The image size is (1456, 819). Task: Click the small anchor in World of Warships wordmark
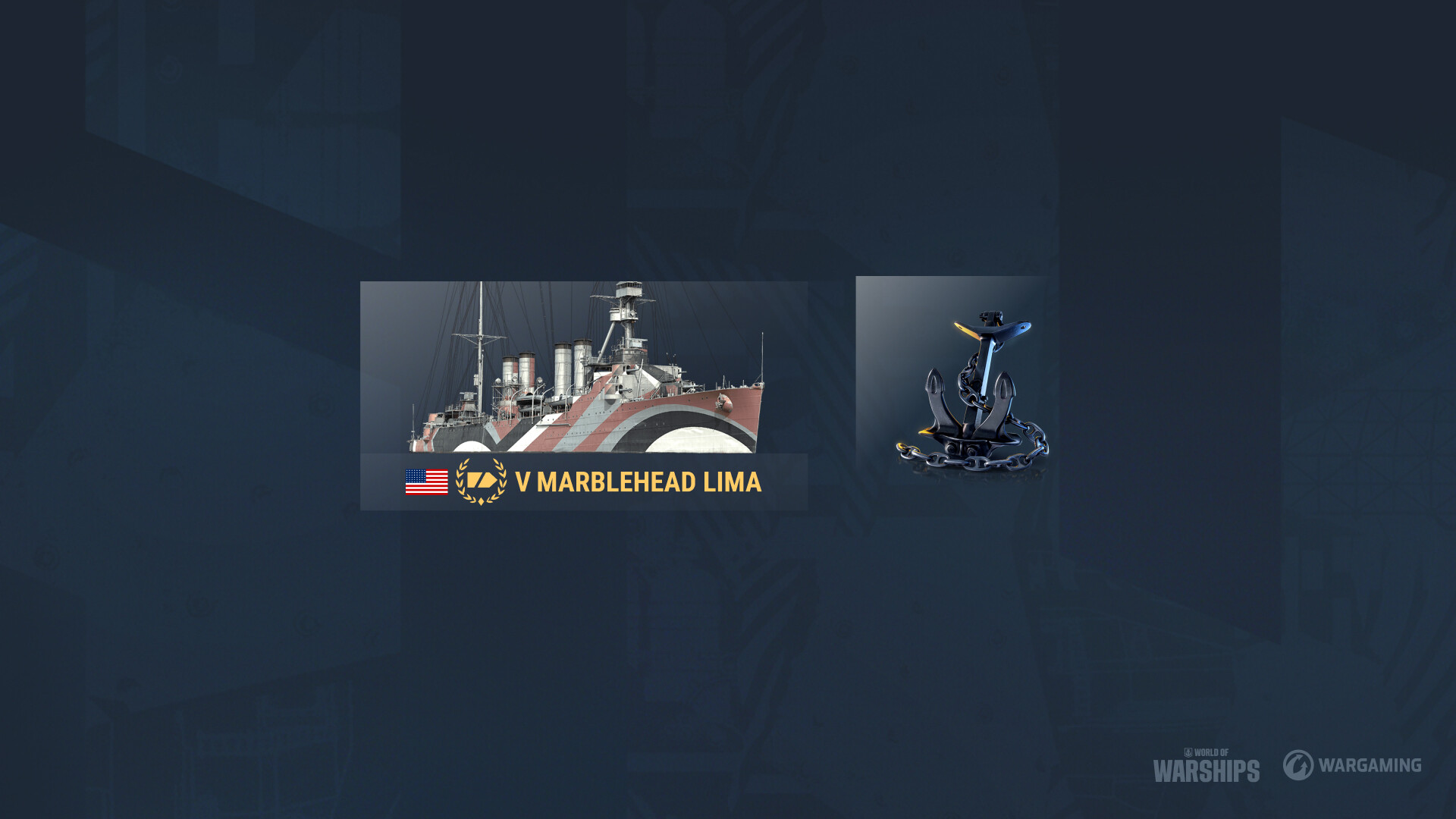tap(1189, 753)
